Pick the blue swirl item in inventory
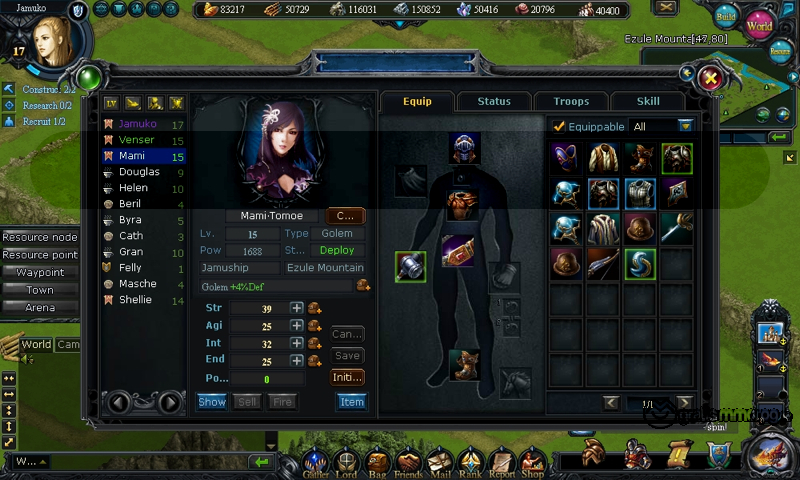 (640, 263)
